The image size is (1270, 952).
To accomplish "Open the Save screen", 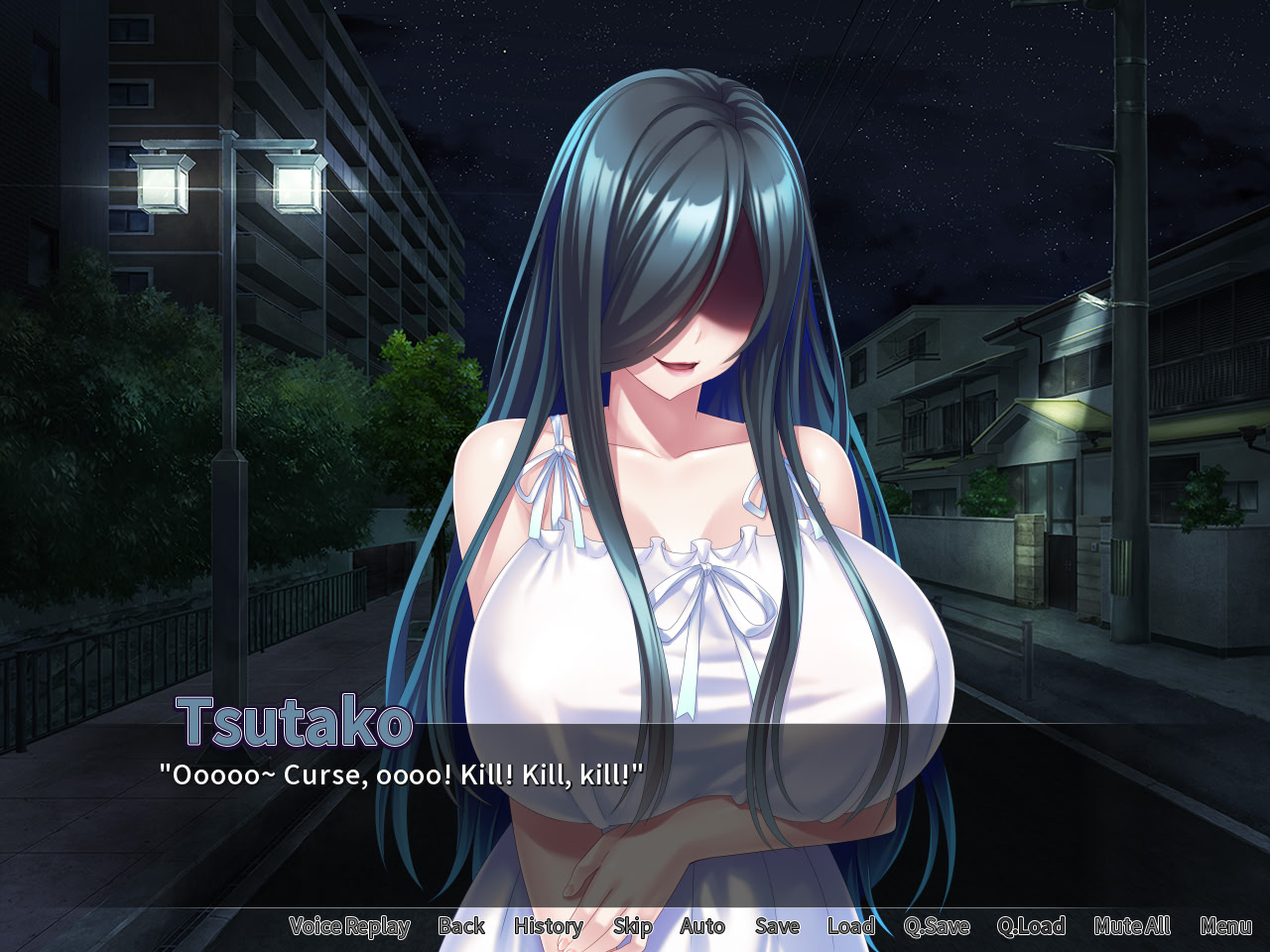I will click(x=777, y=926).
